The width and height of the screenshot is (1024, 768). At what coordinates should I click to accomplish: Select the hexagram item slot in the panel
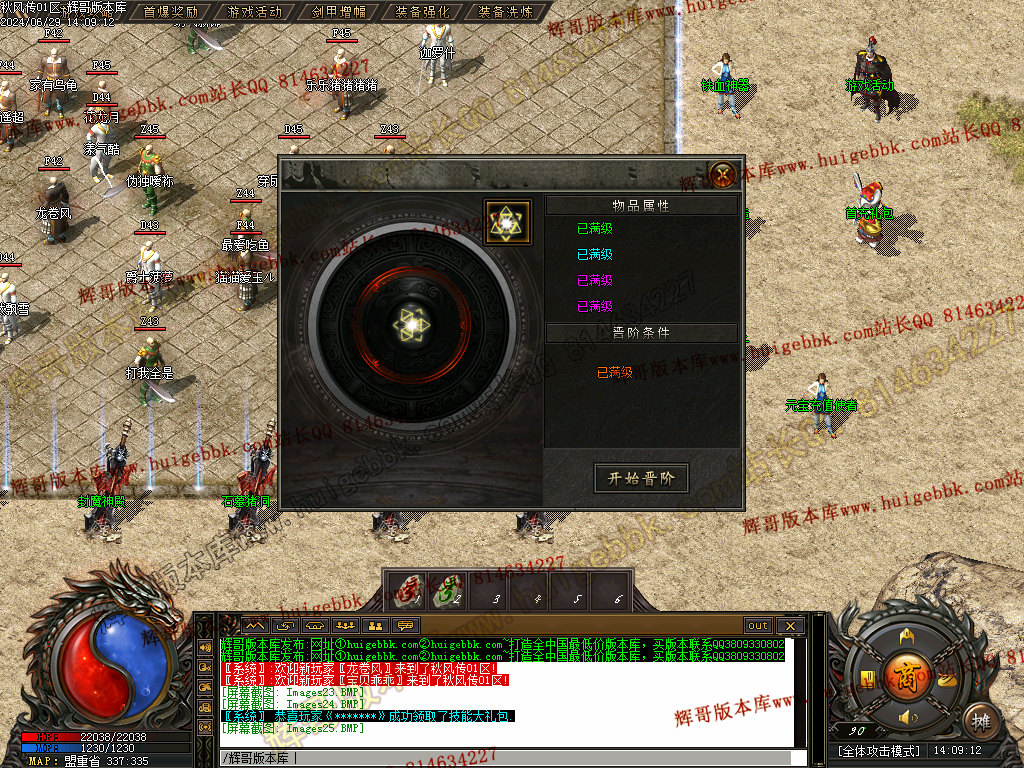(507, 222)
